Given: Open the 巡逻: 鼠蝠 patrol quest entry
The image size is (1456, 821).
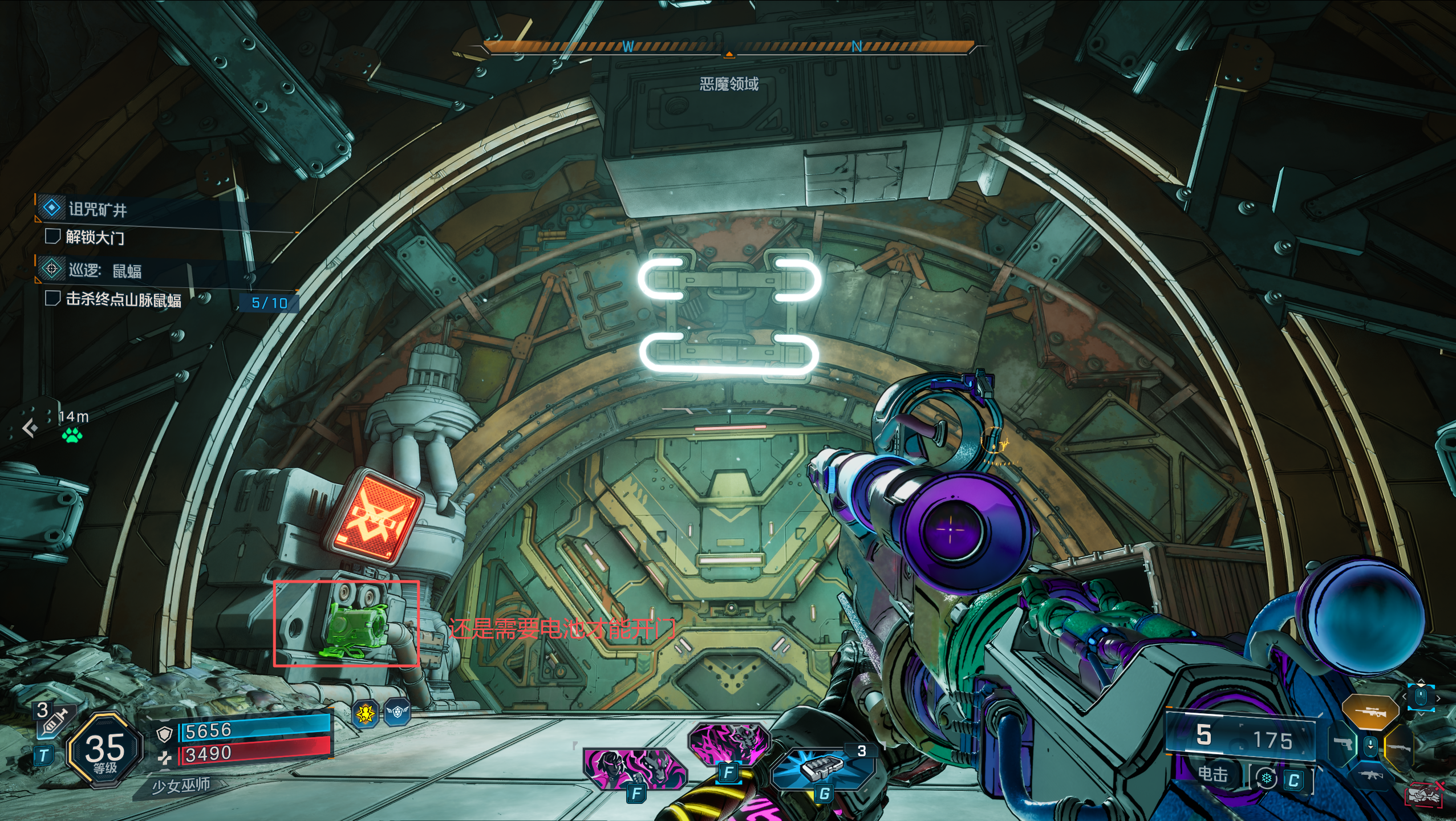Looking at the screenshot, I should click(x=105, y=270).
